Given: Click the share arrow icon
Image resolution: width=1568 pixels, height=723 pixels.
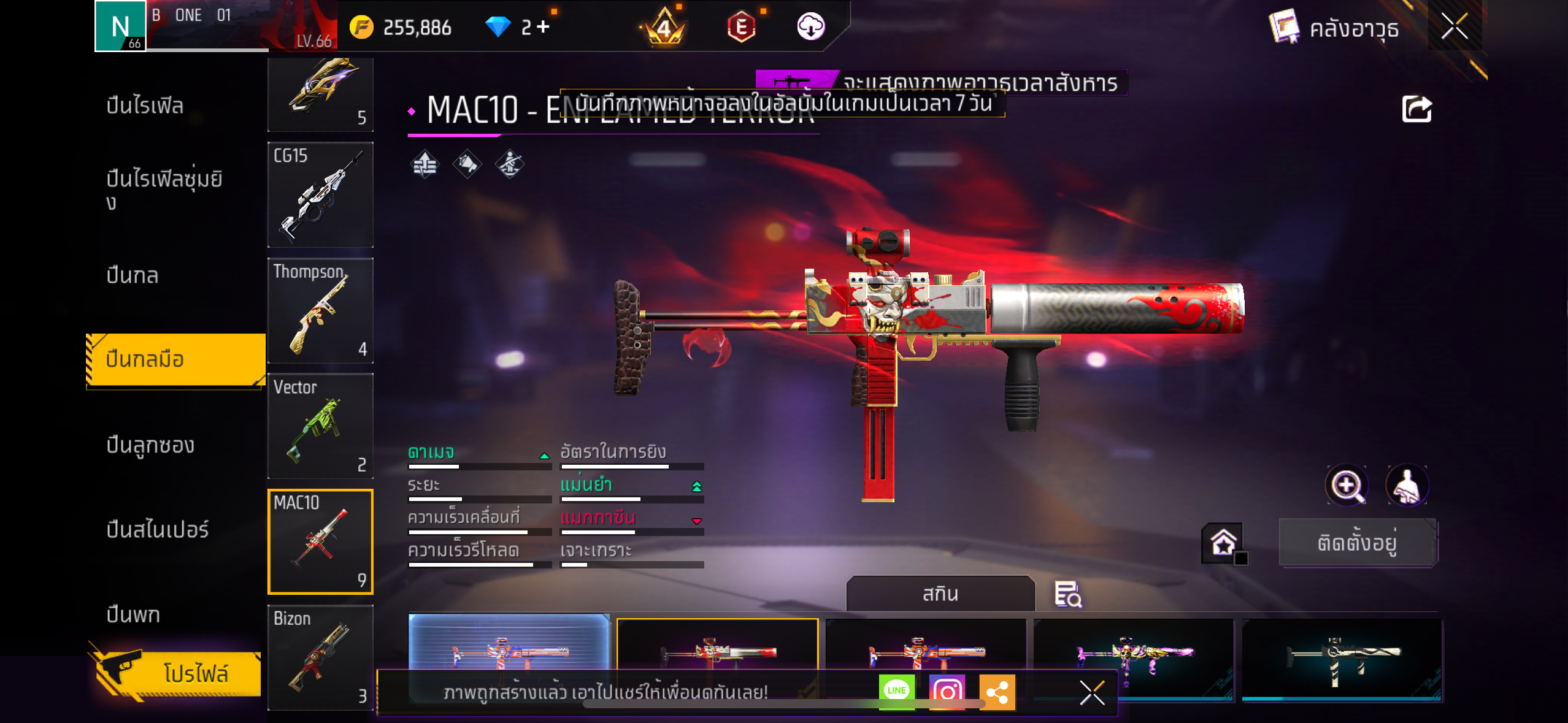Looking at the screenshot, I should click(x=1416, y=110).
